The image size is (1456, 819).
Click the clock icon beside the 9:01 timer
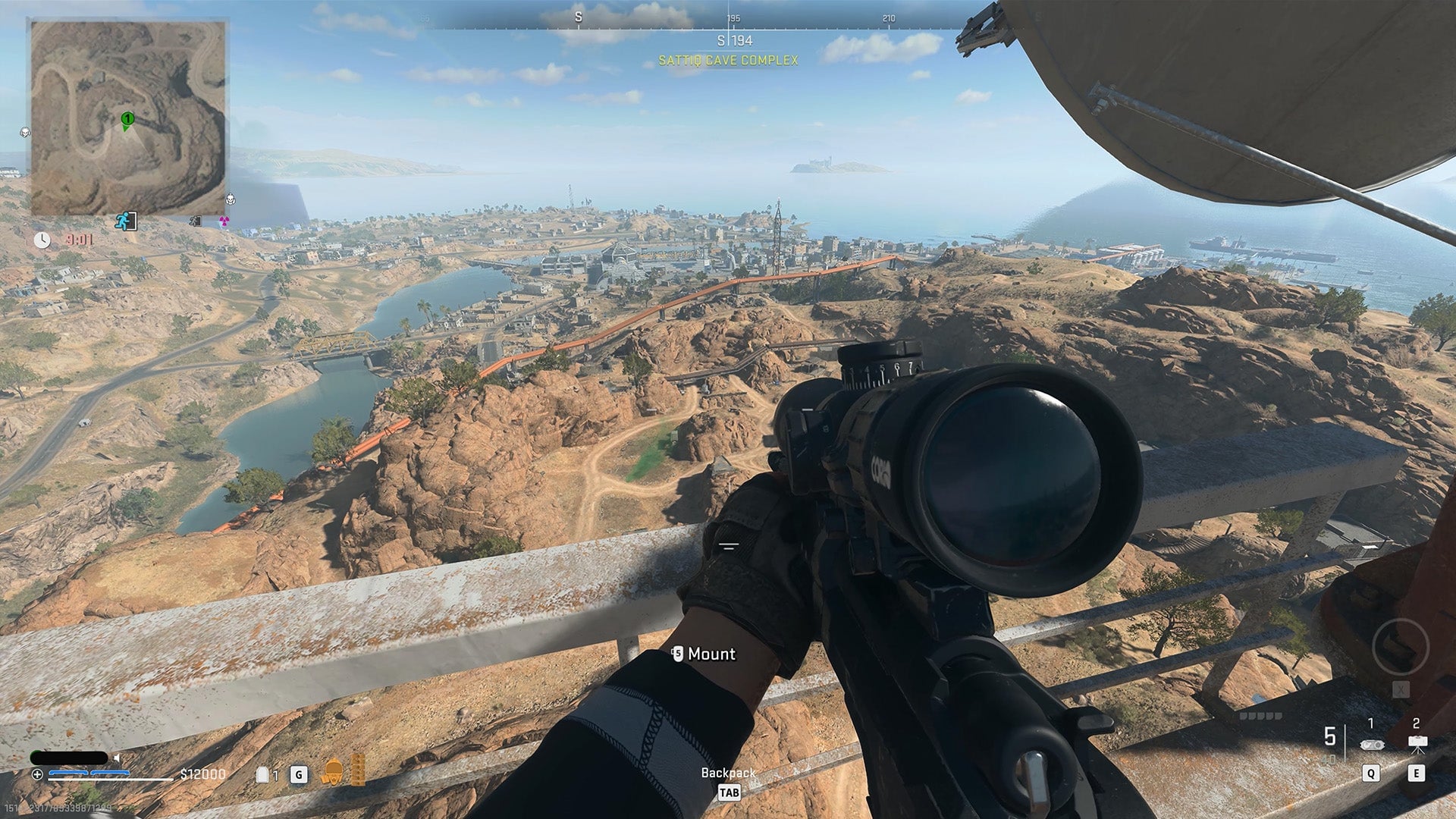click(x=42, y=240)
